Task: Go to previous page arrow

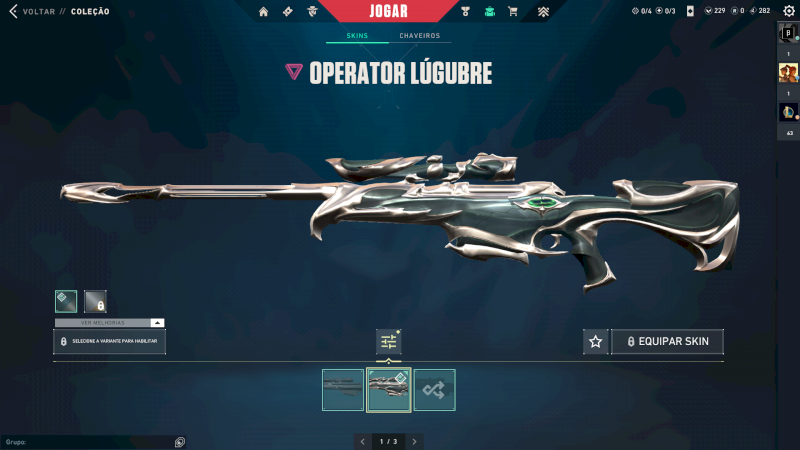Action: [363, 441]
